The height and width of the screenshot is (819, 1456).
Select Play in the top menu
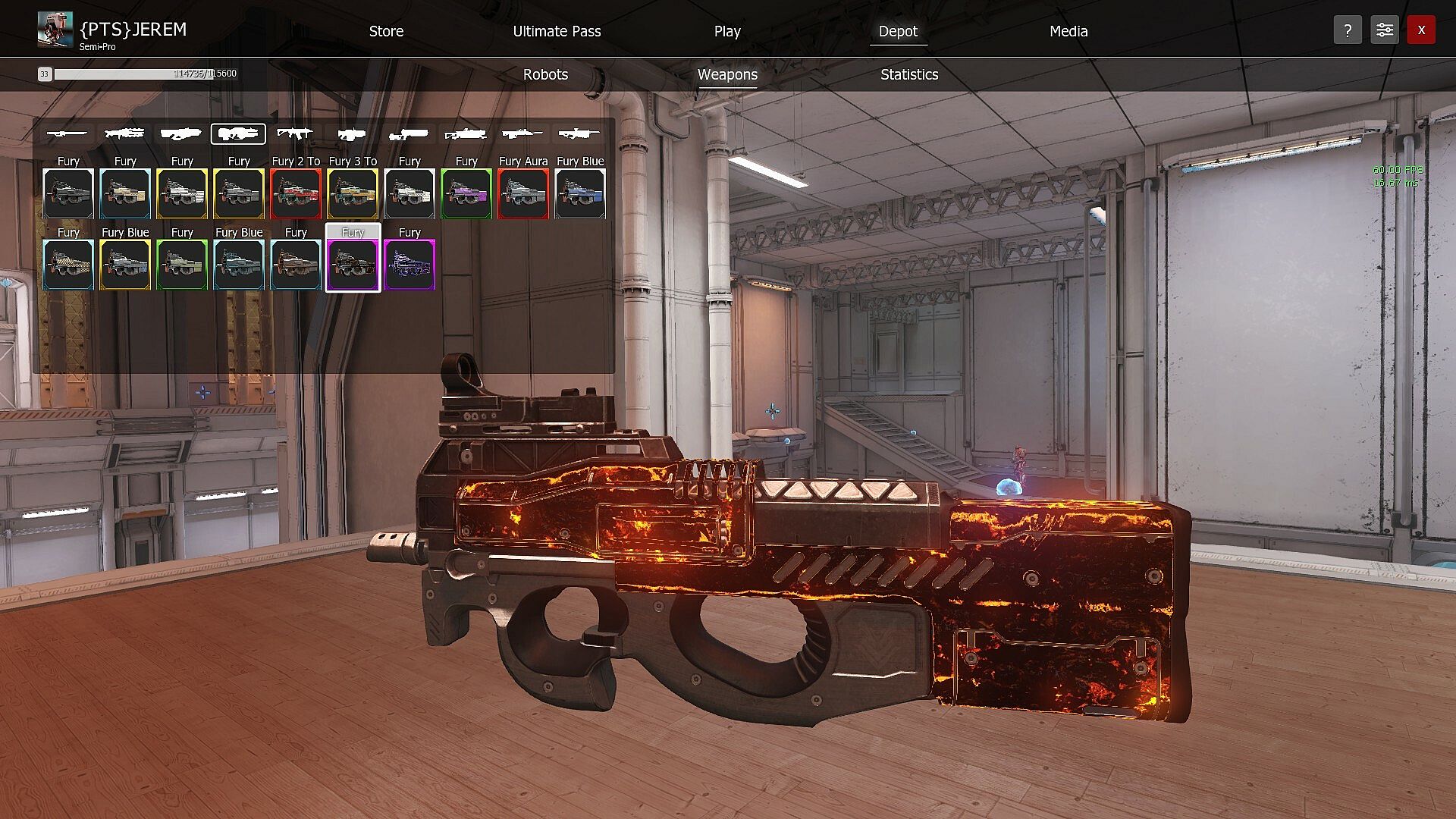coord(726,31)
